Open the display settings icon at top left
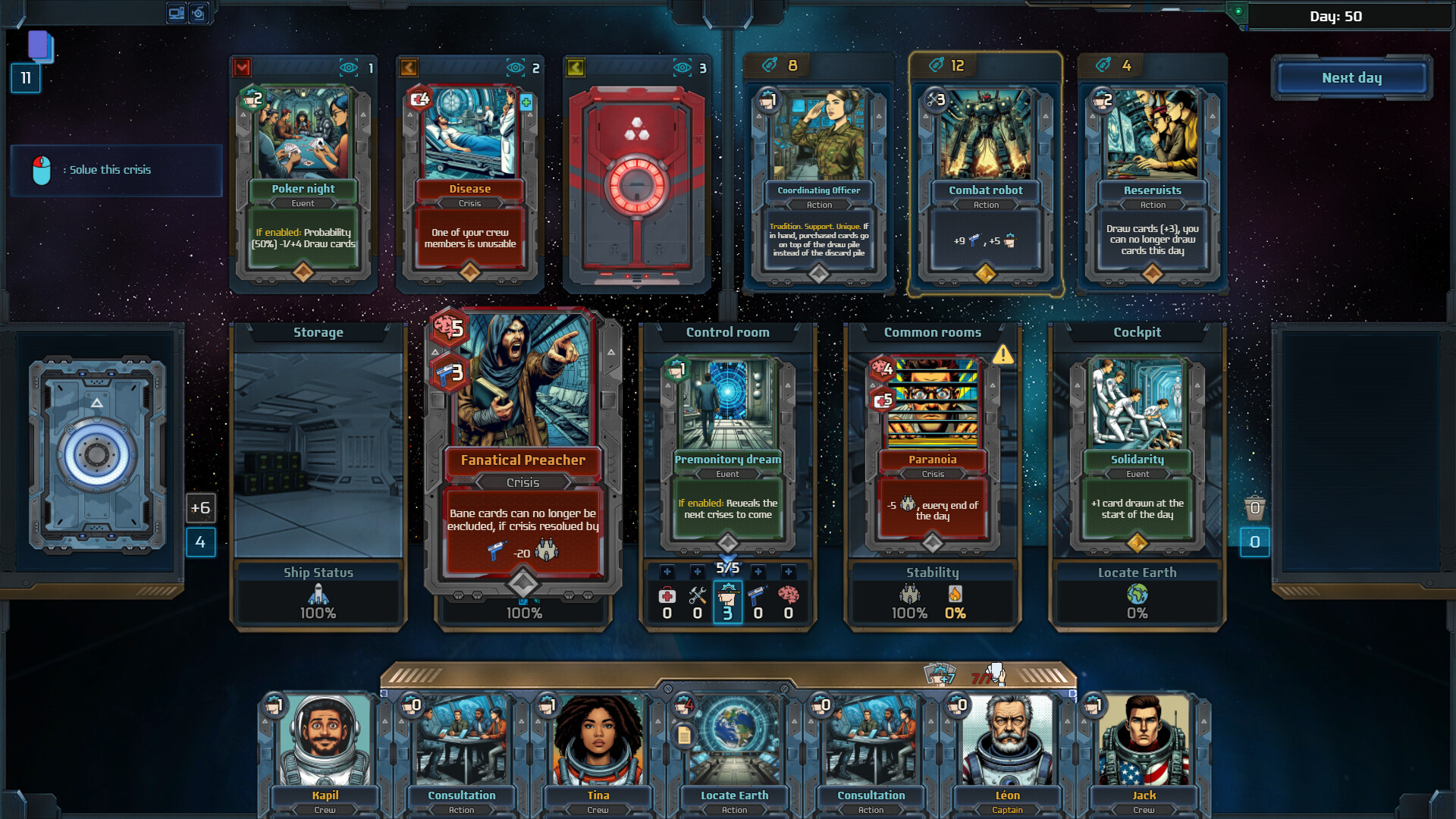The image size is (1456, 819). coord(176,12)
